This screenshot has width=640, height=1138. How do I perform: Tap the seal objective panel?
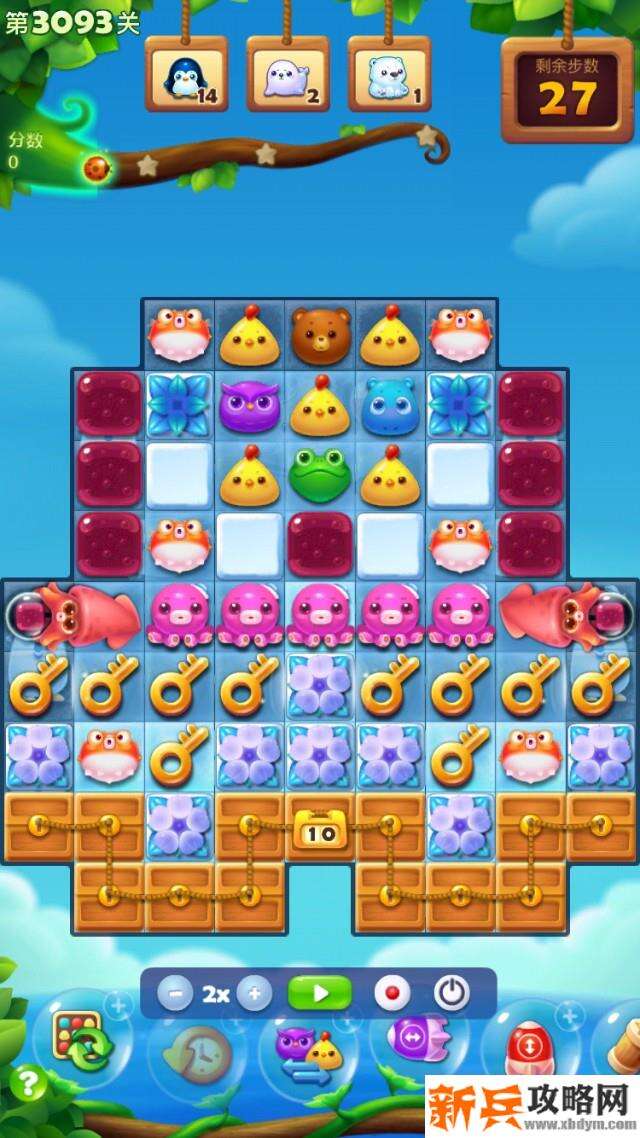[287, 74]
